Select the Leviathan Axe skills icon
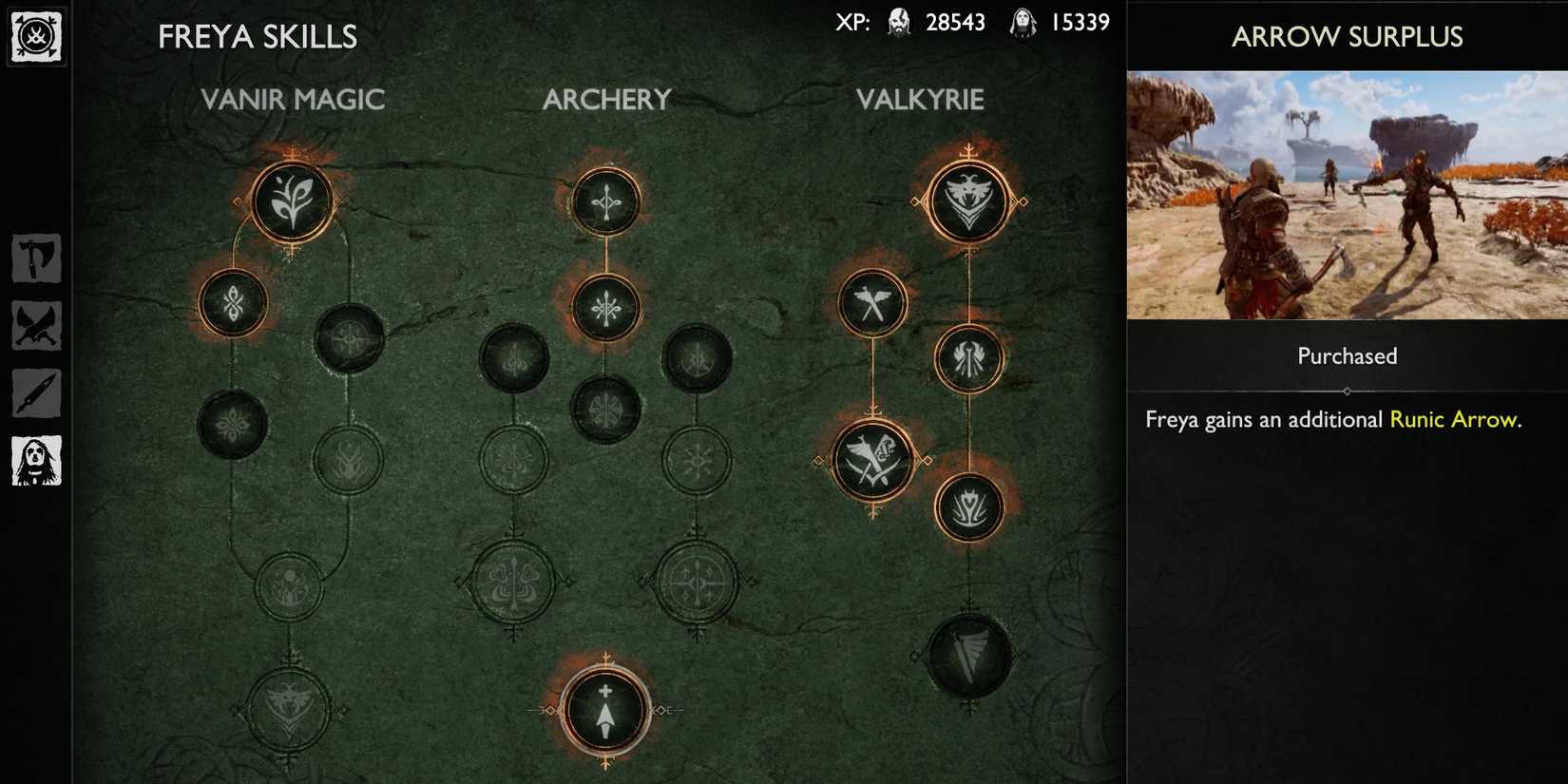 coord(36,258)
